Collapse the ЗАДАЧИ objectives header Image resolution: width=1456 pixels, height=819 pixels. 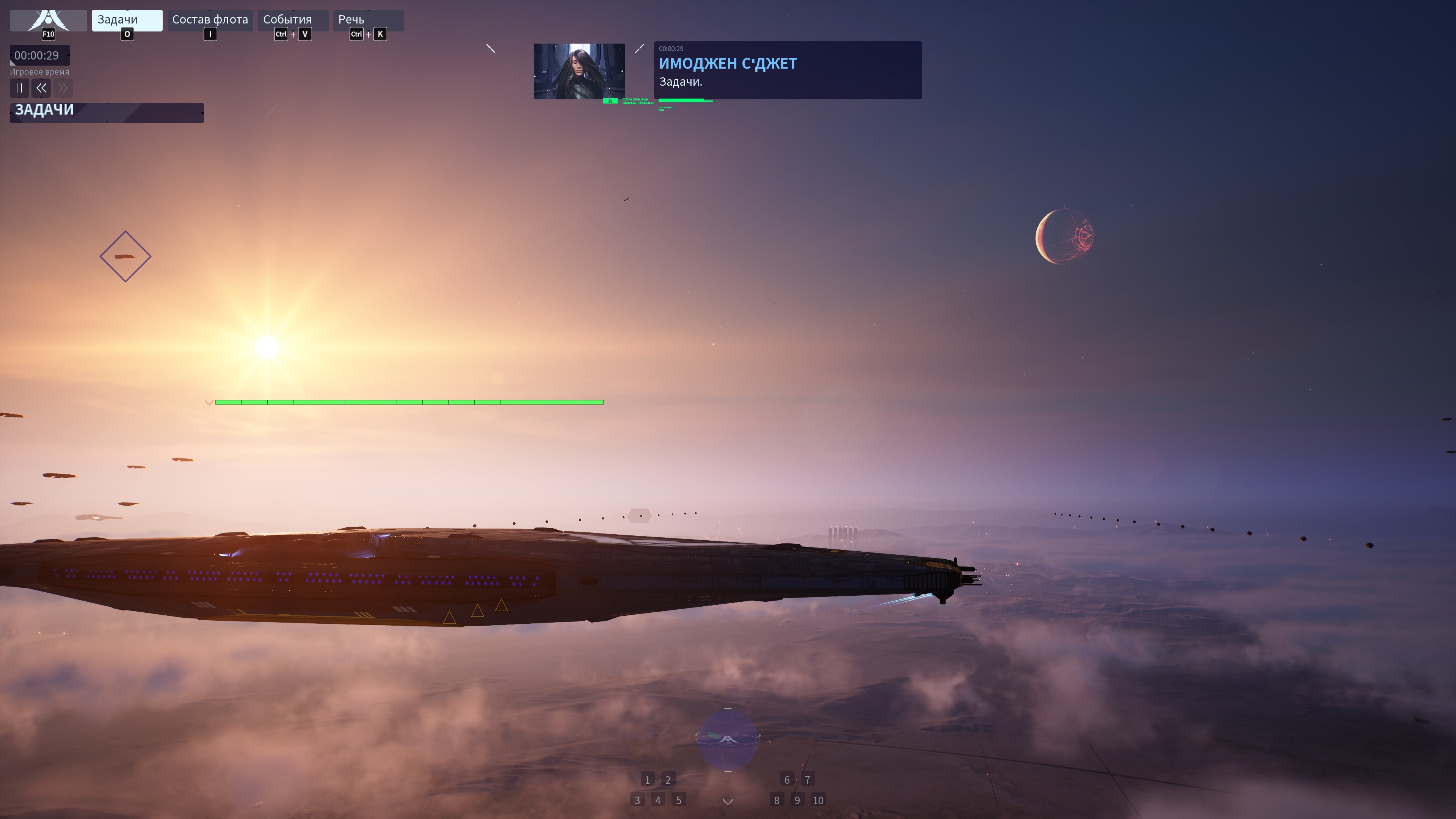click(106, 112)
